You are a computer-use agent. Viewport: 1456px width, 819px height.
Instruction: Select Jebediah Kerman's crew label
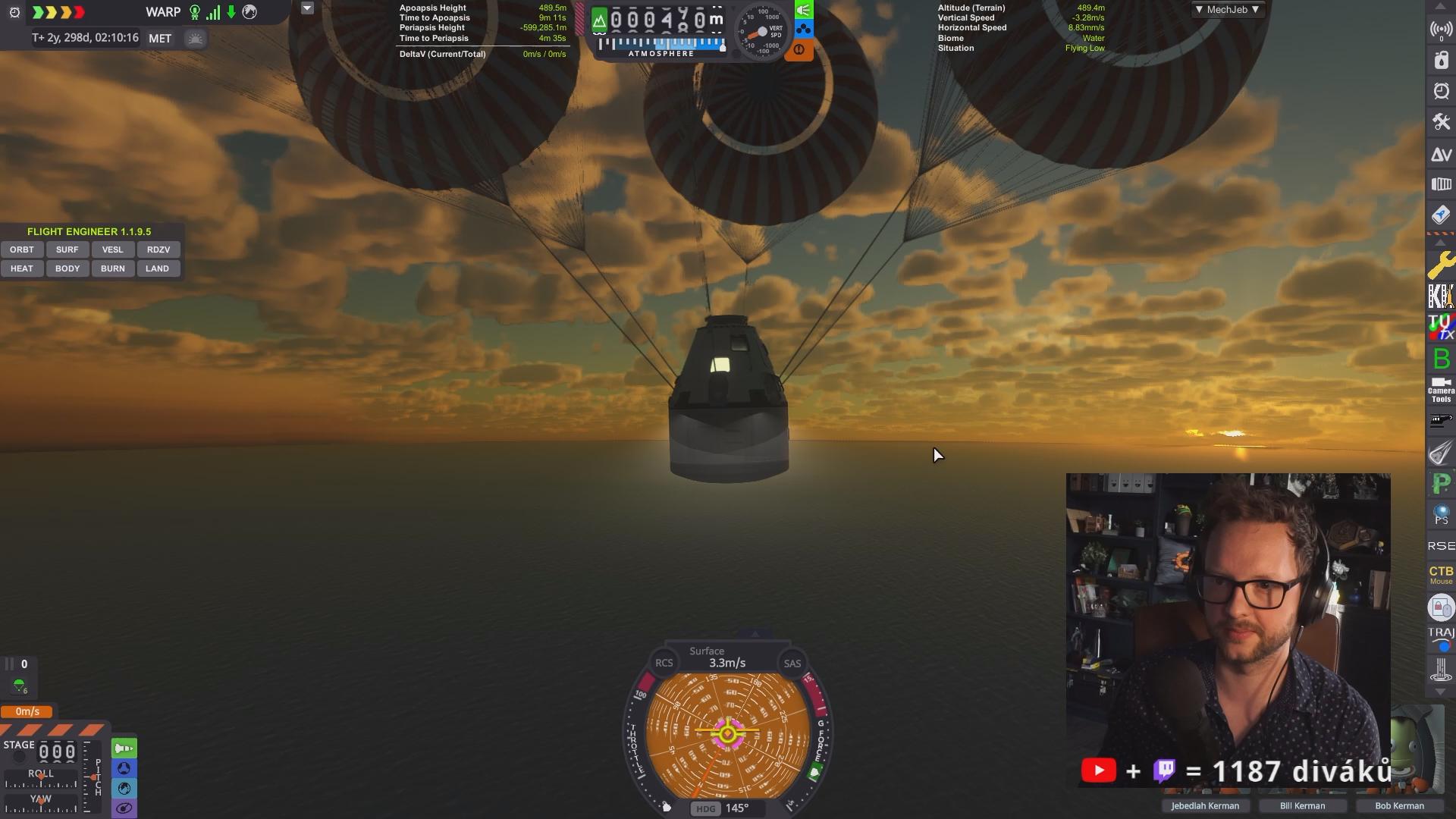(x=1204, y=806)
